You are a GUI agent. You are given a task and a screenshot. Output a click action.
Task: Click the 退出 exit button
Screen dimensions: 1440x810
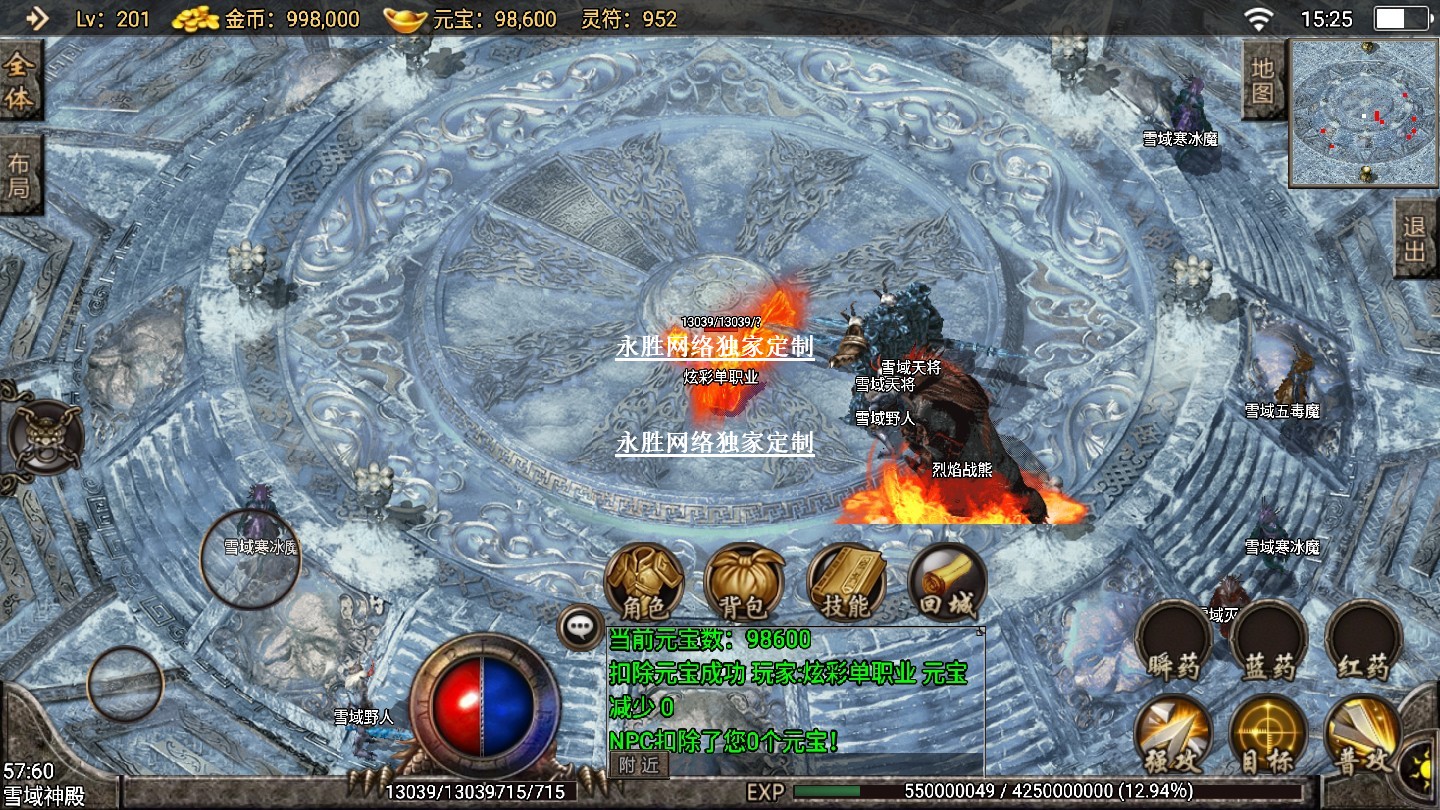coord(1416,238)
